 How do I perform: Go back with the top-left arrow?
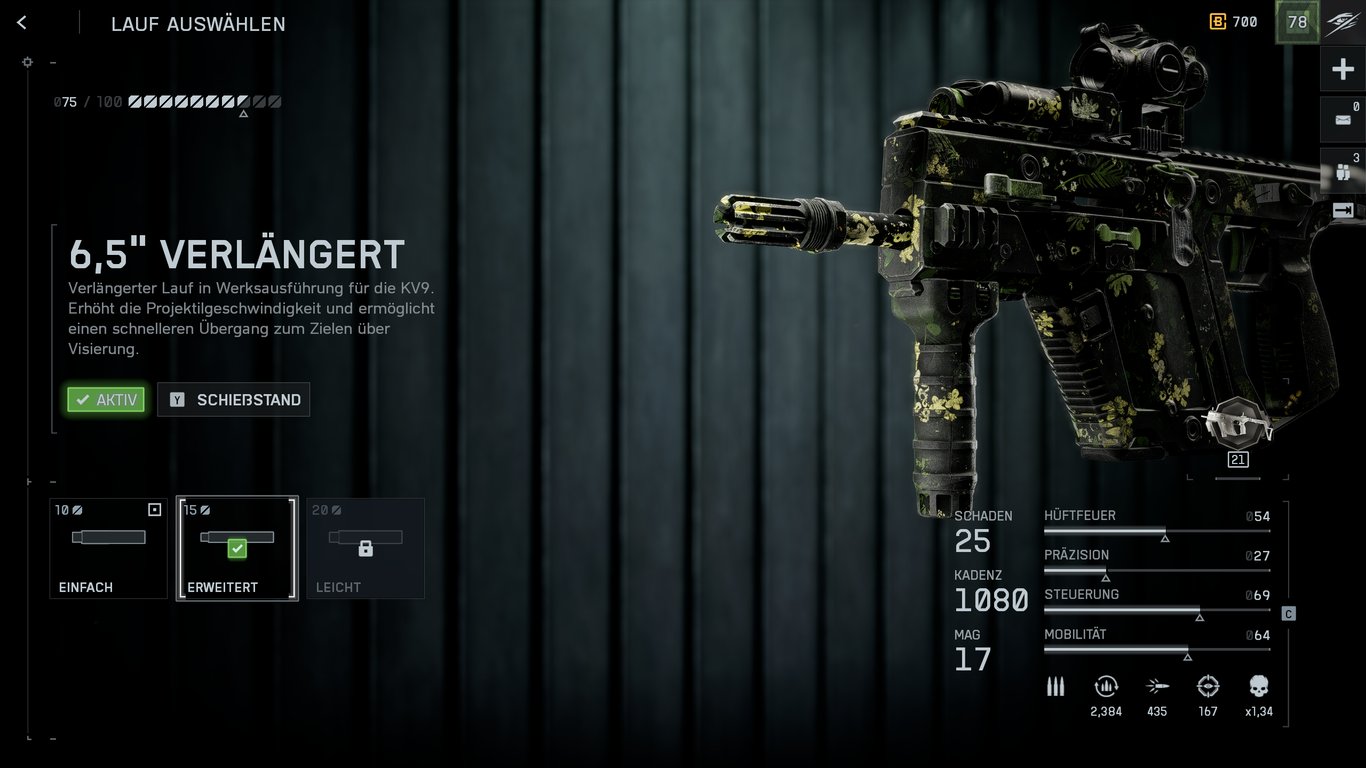[x=22, y=23]
